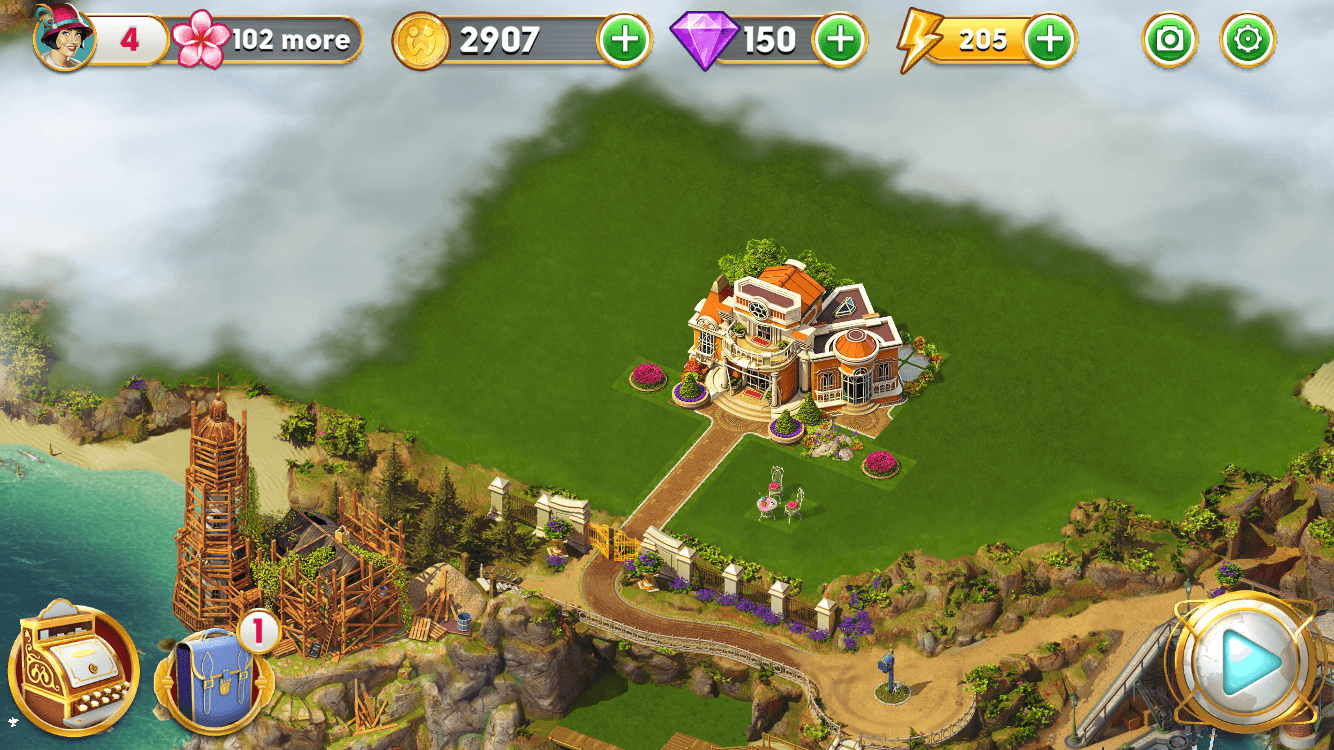This screenshot has height=750, width=1334.
Task: Take a screenshot with the camera button
Action: click(1169, 41)
